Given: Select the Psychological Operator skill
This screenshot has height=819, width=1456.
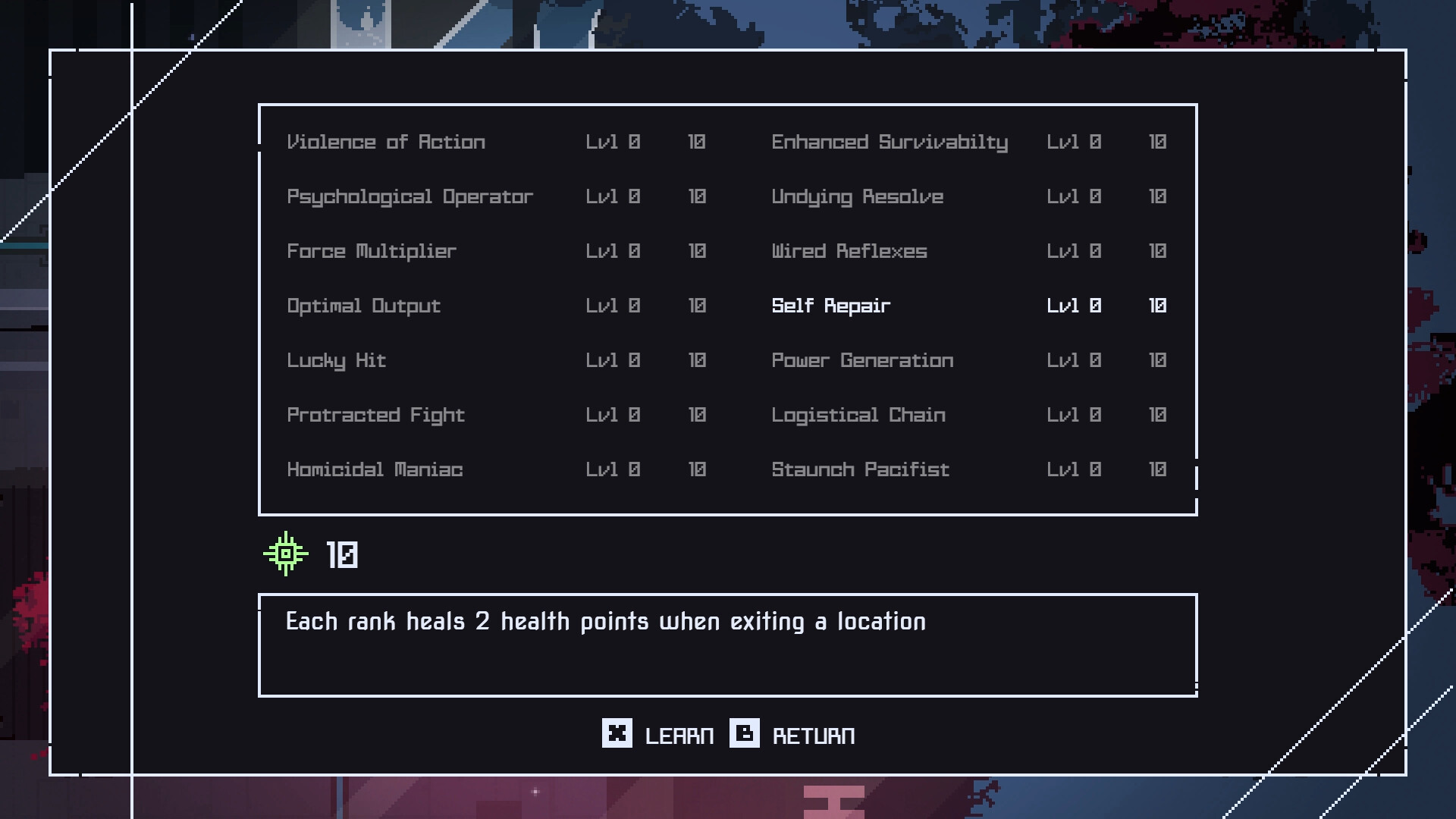Looking at the screenshot, I should click(x=409, y=196).
